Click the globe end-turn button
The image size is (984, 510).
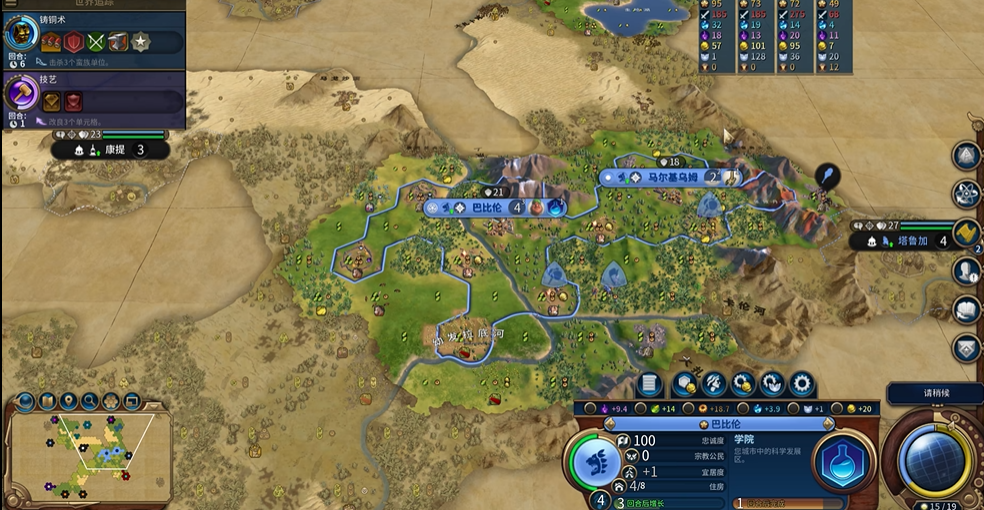(934, 458)
